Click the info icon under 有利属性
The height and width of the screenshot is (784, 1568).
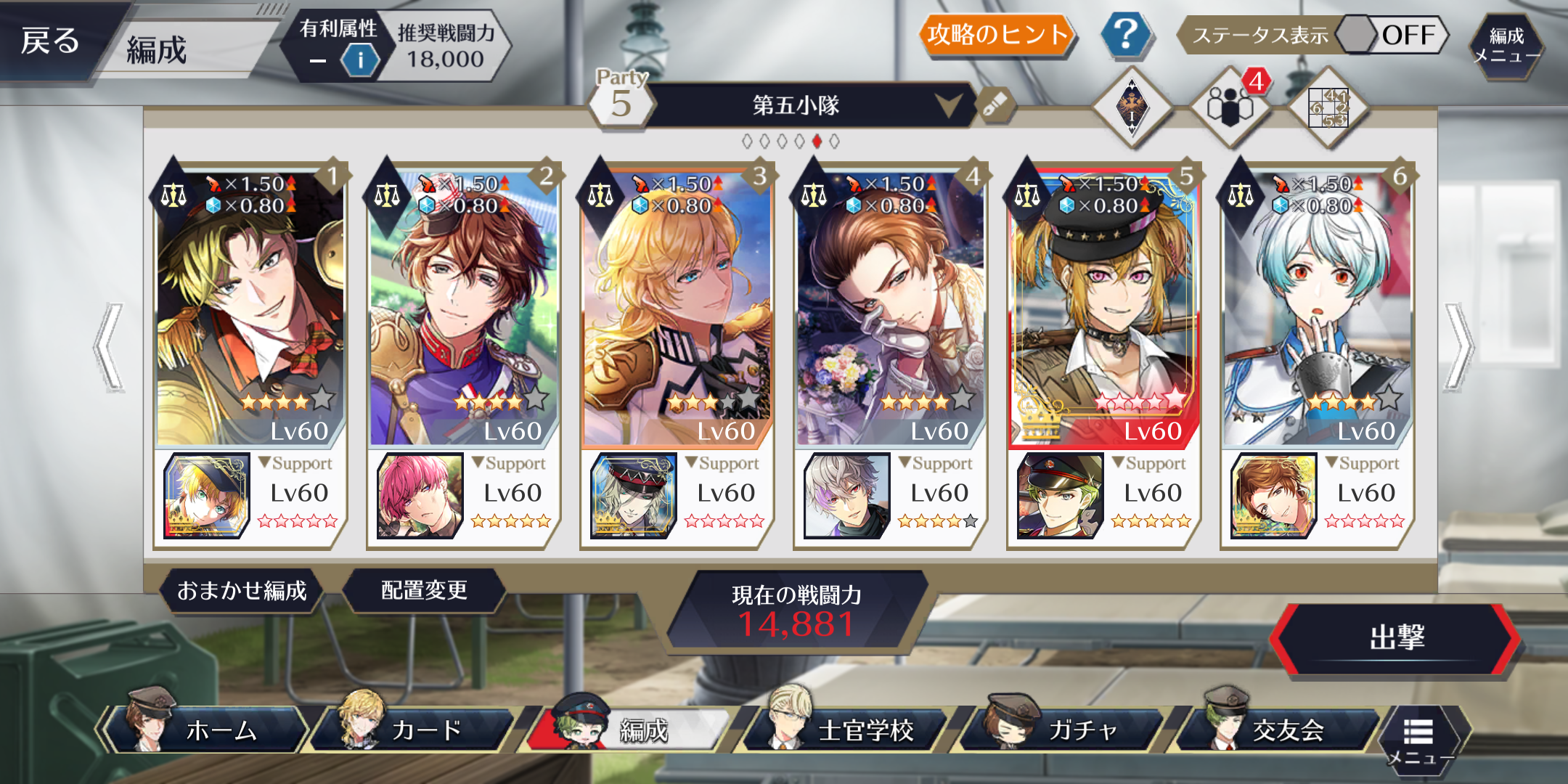[360, 60]
